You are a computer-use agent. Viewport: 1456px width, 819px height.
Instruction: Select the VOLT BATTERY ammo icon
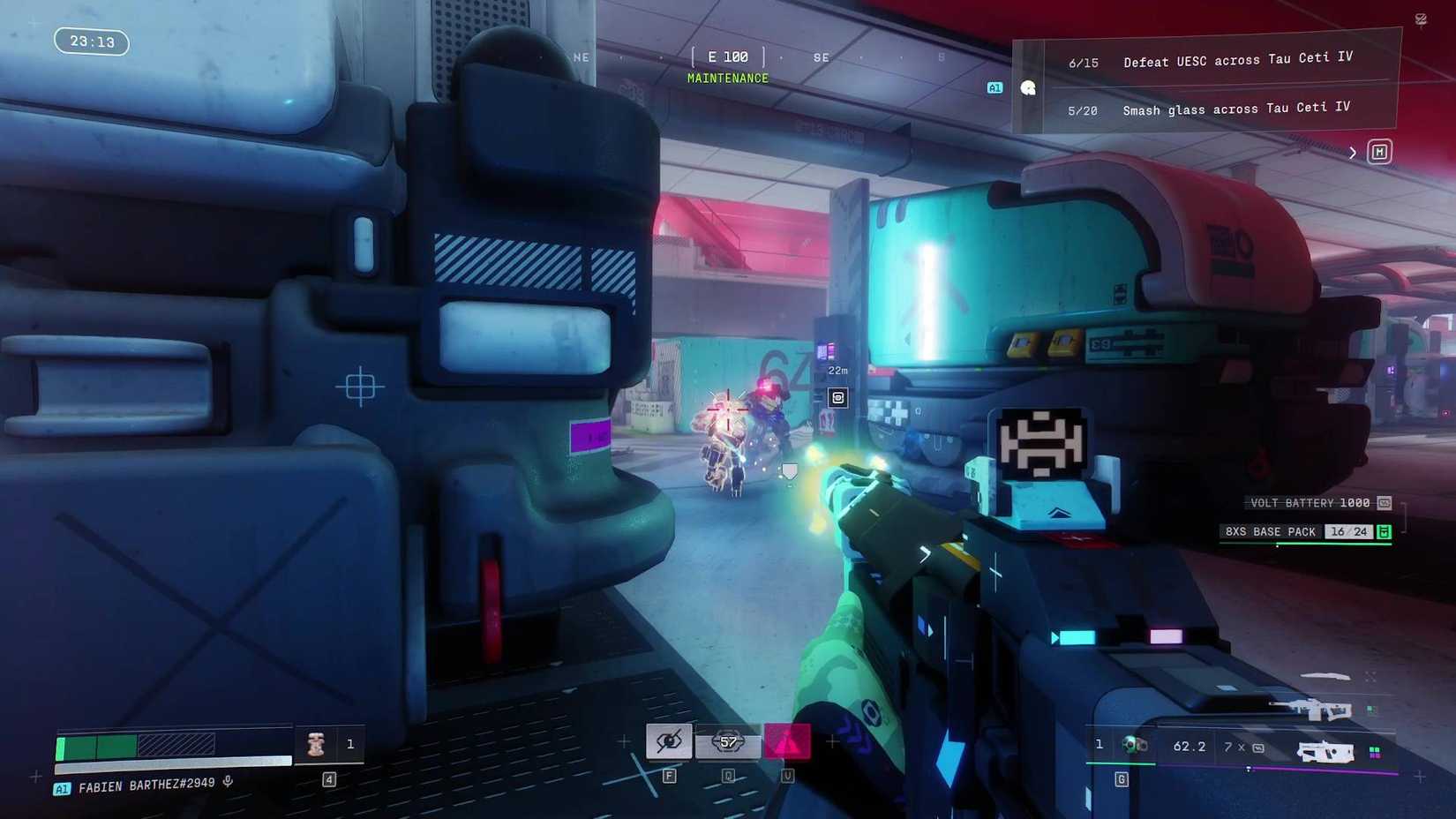(1384, 503)
